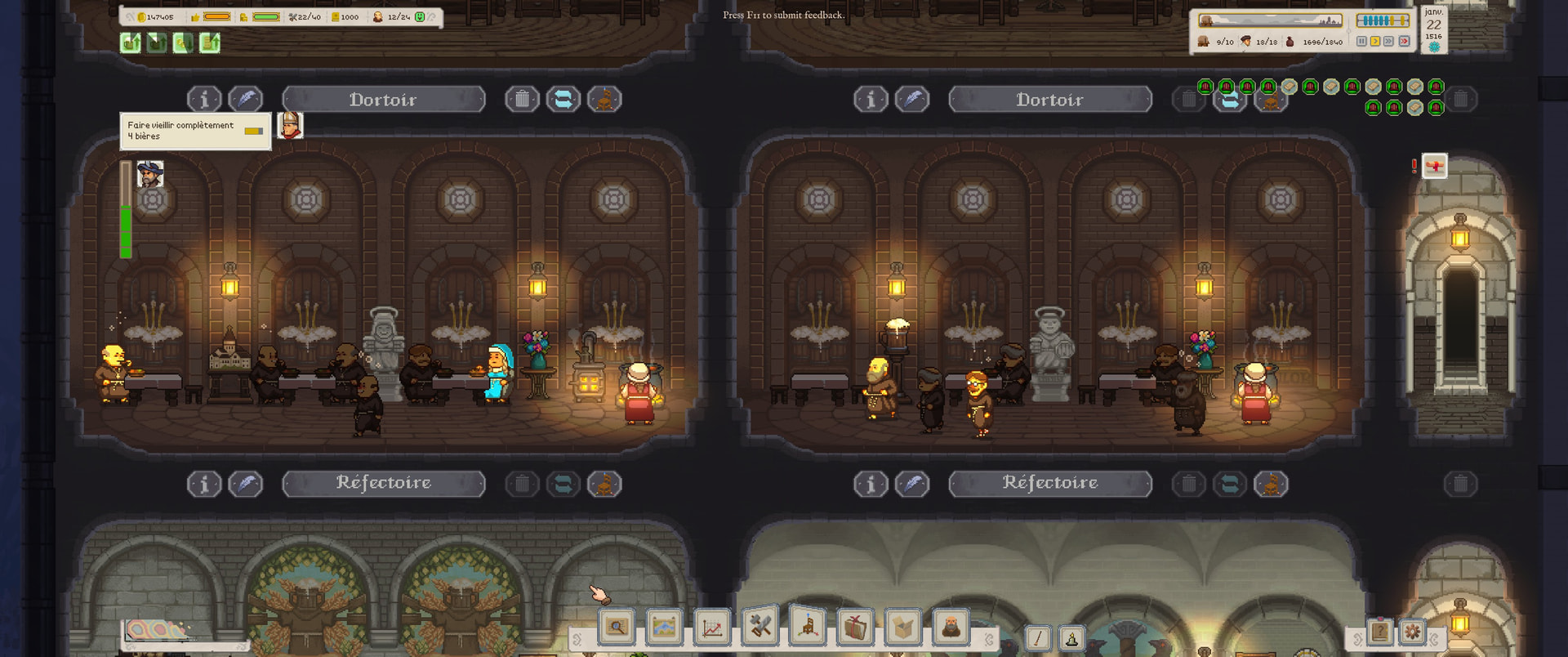
Task: Open the hammer construction menu
Action: (760, 628)
